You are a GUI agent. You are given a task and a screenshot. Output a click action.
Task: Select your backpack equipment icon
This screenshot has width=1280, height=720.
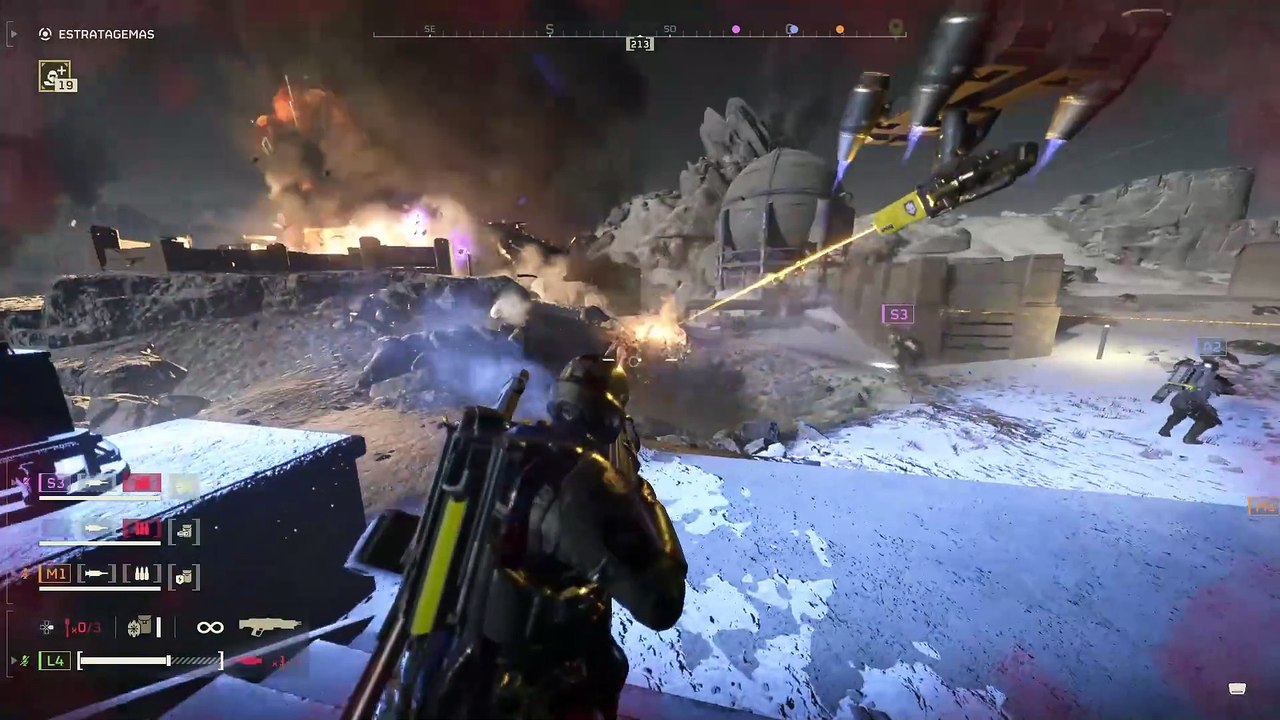pos(139,627)
